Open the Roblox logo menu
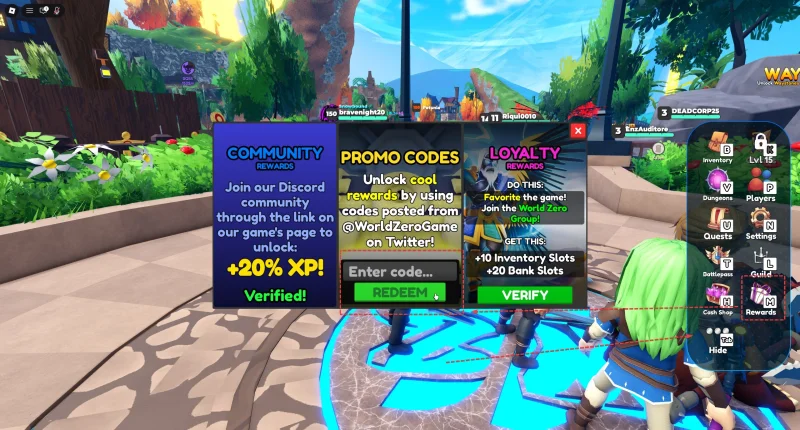 [x=12, y=10]
